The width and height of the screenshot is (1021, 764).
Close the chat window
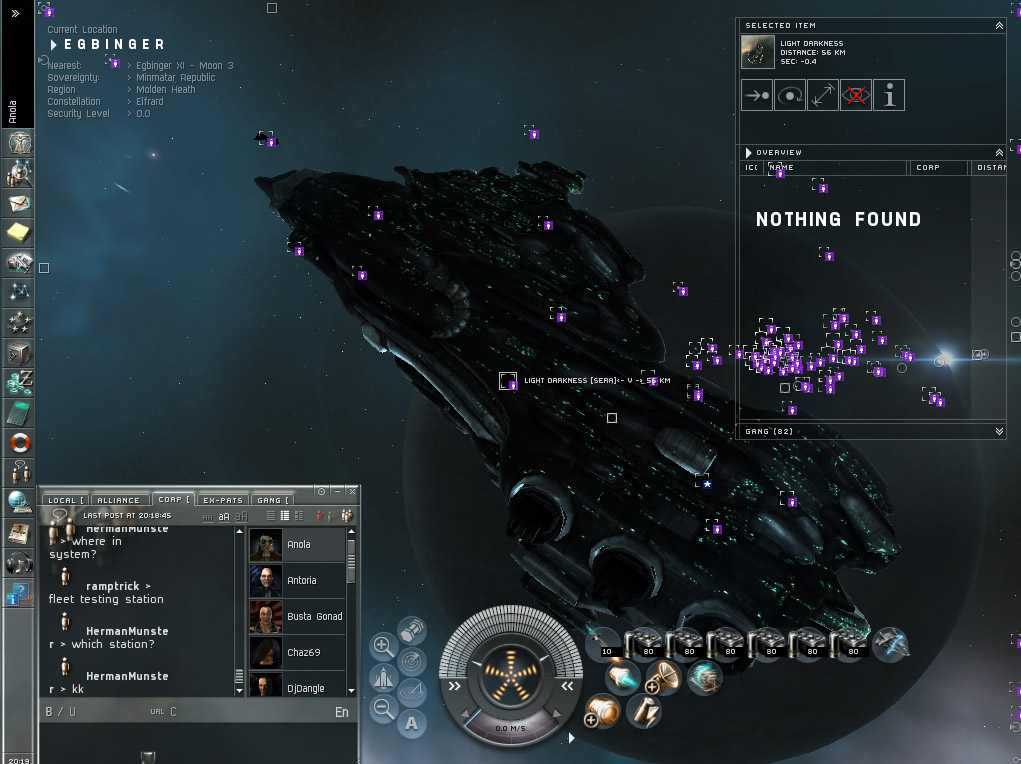[x=352, y=491]
